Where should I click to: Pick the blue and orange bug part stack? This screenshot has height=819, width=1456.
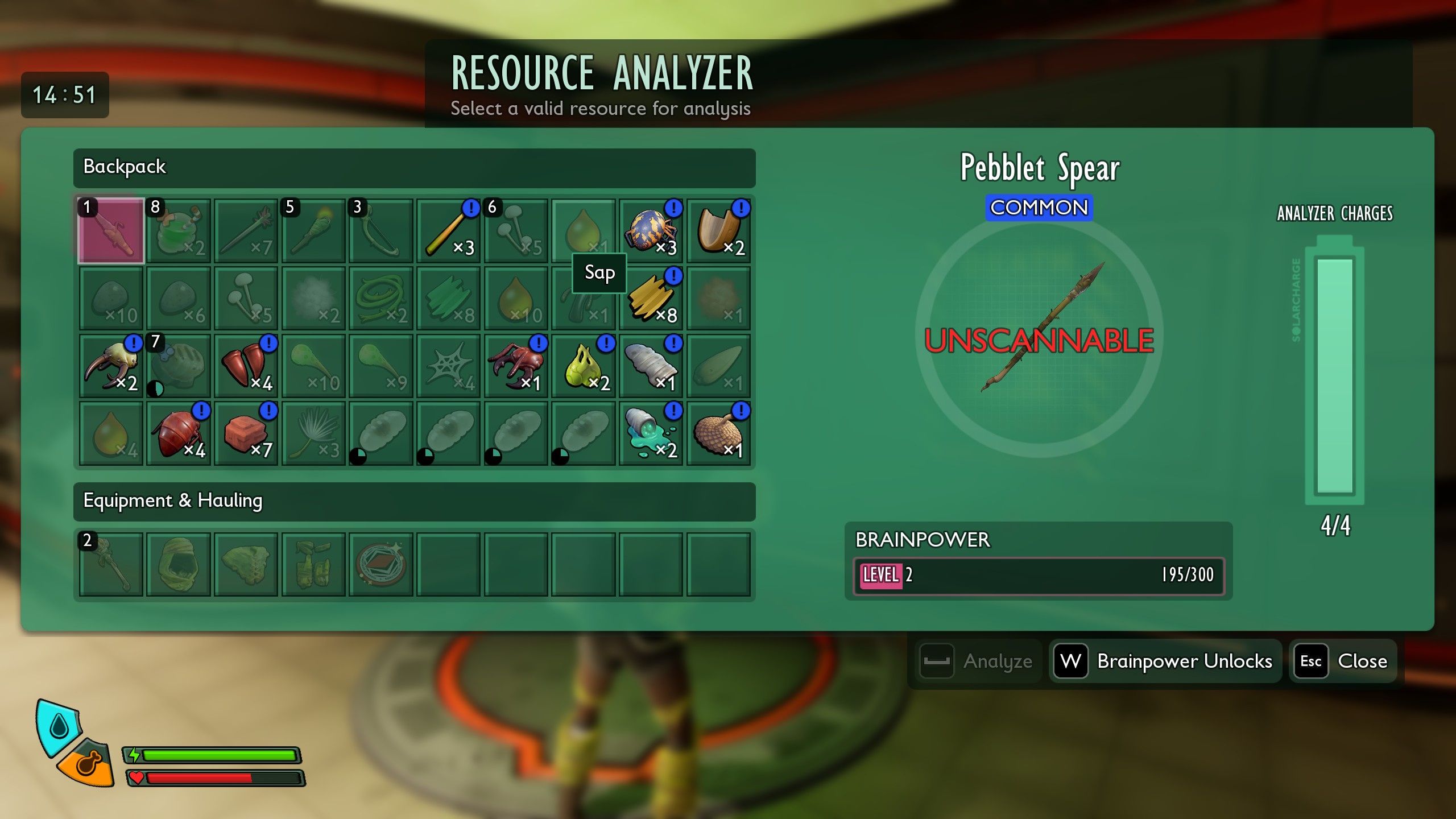pos(651,231)
